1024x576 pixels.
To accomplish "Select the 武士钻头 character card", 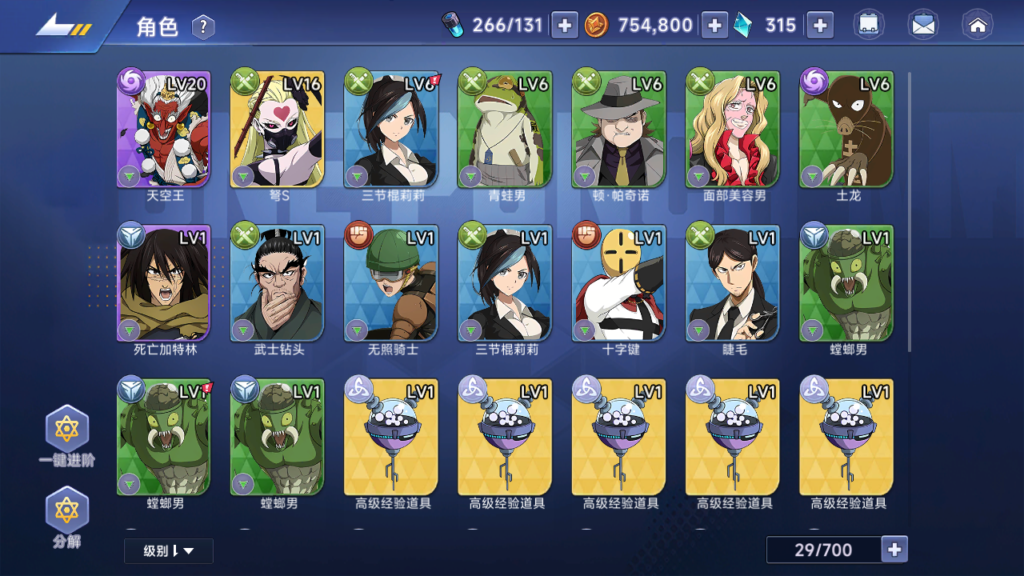I will (x=279, y=283).
